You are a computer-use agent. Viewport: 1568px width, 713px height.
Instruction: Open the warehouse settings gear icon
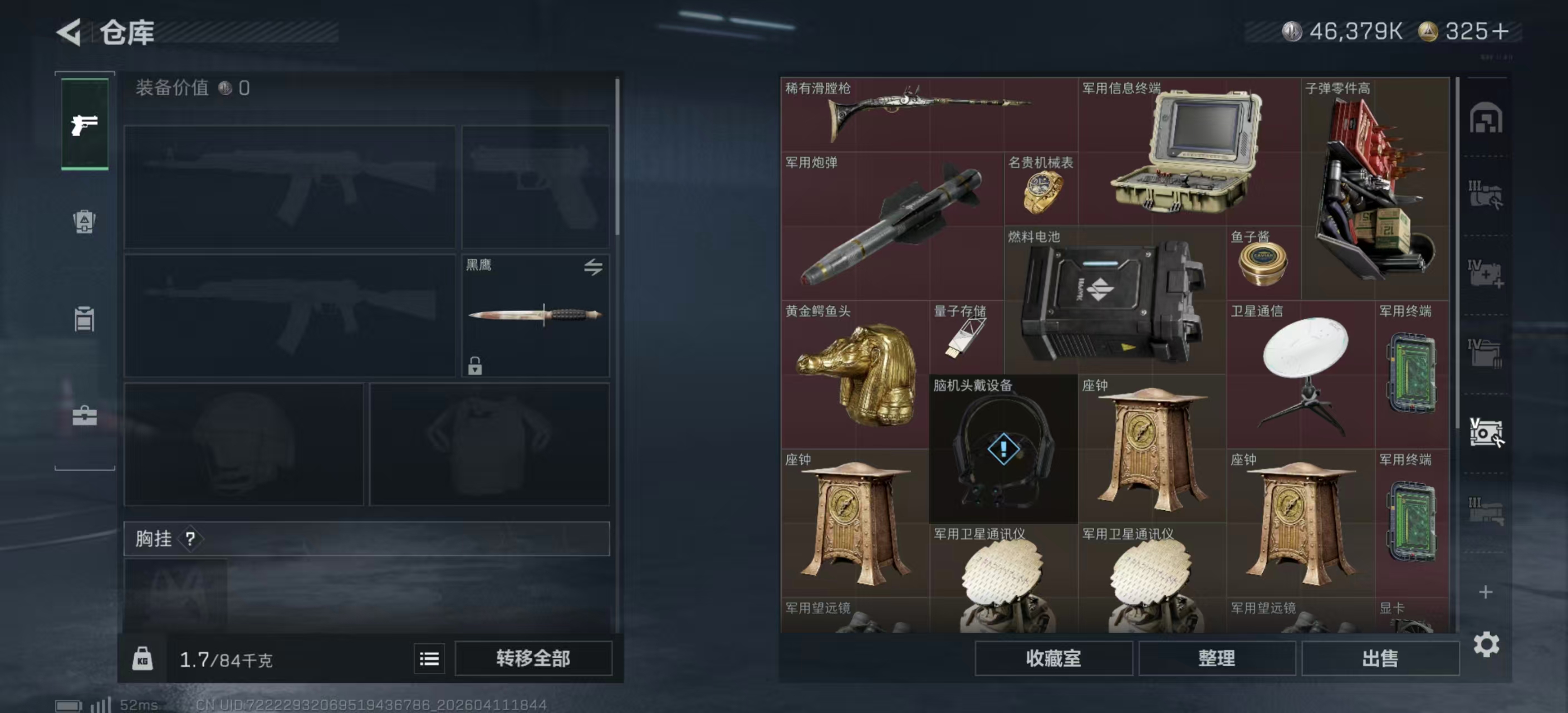click(x=1485, y=644)
